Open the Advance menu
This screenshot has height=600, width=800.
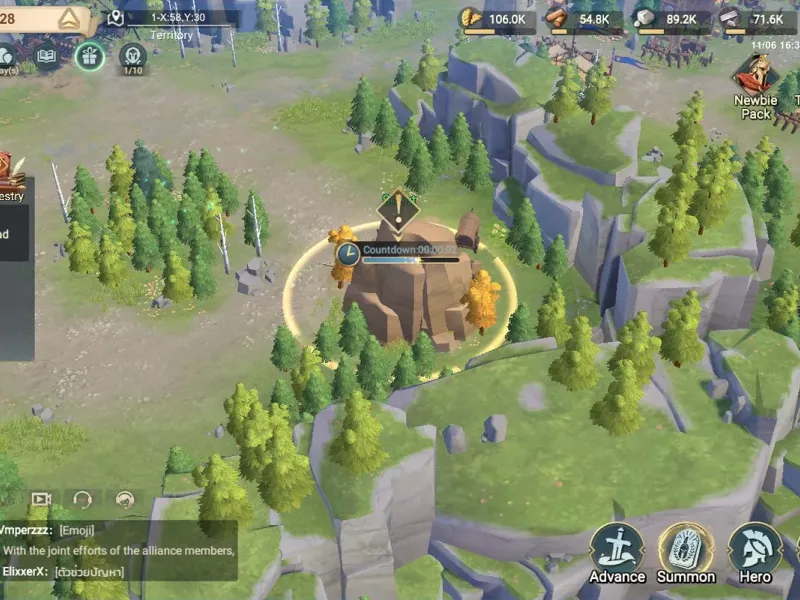617,551
